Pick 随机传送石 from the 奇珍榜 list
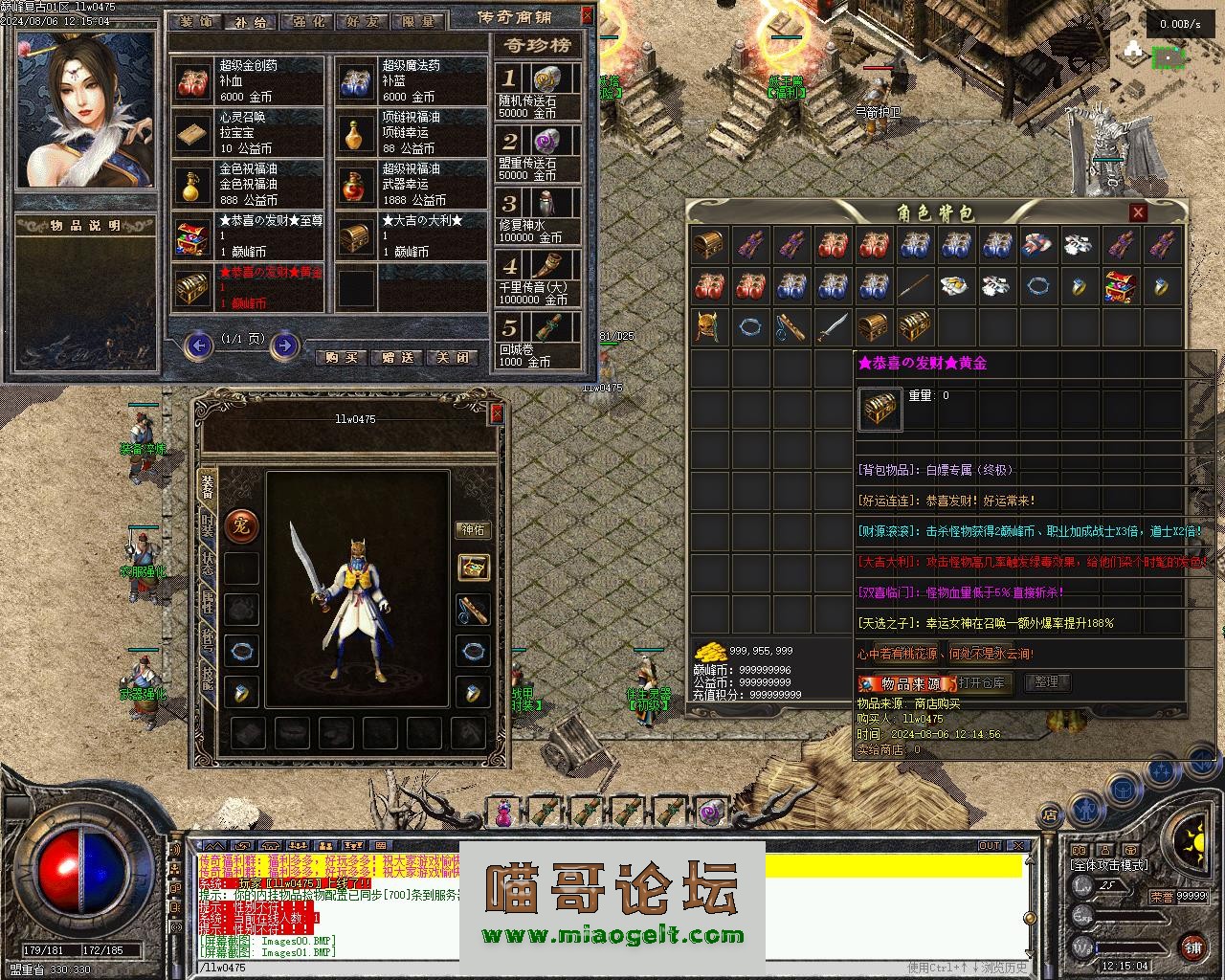The image size is (1225, 980). [539, 90]
